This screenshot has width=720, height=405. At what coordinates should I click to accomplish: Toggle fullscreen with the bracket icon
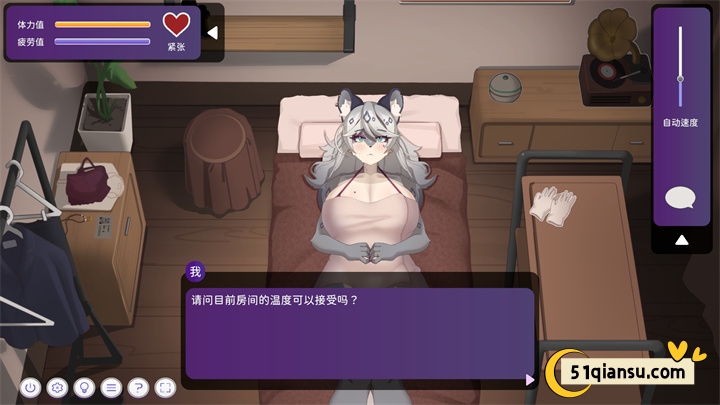coord(165,387)
